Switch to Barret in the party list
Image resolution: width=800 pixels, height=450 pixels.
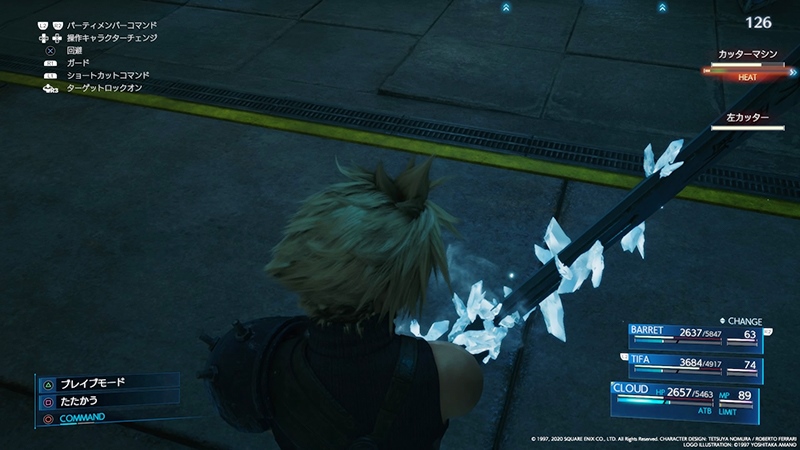[x=694, y=336]
